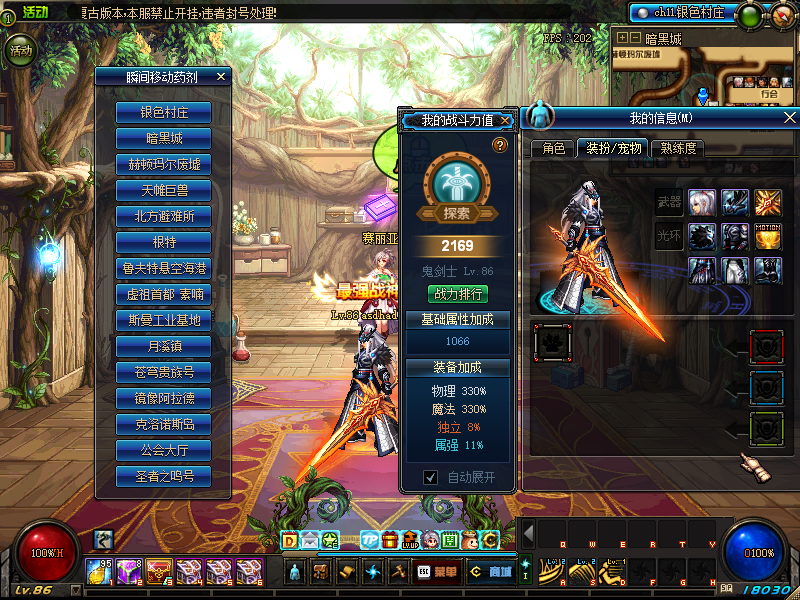800x600 pixels.
Task: Switch to the 熟练度 tab
Action: click(x=677, y=148)
